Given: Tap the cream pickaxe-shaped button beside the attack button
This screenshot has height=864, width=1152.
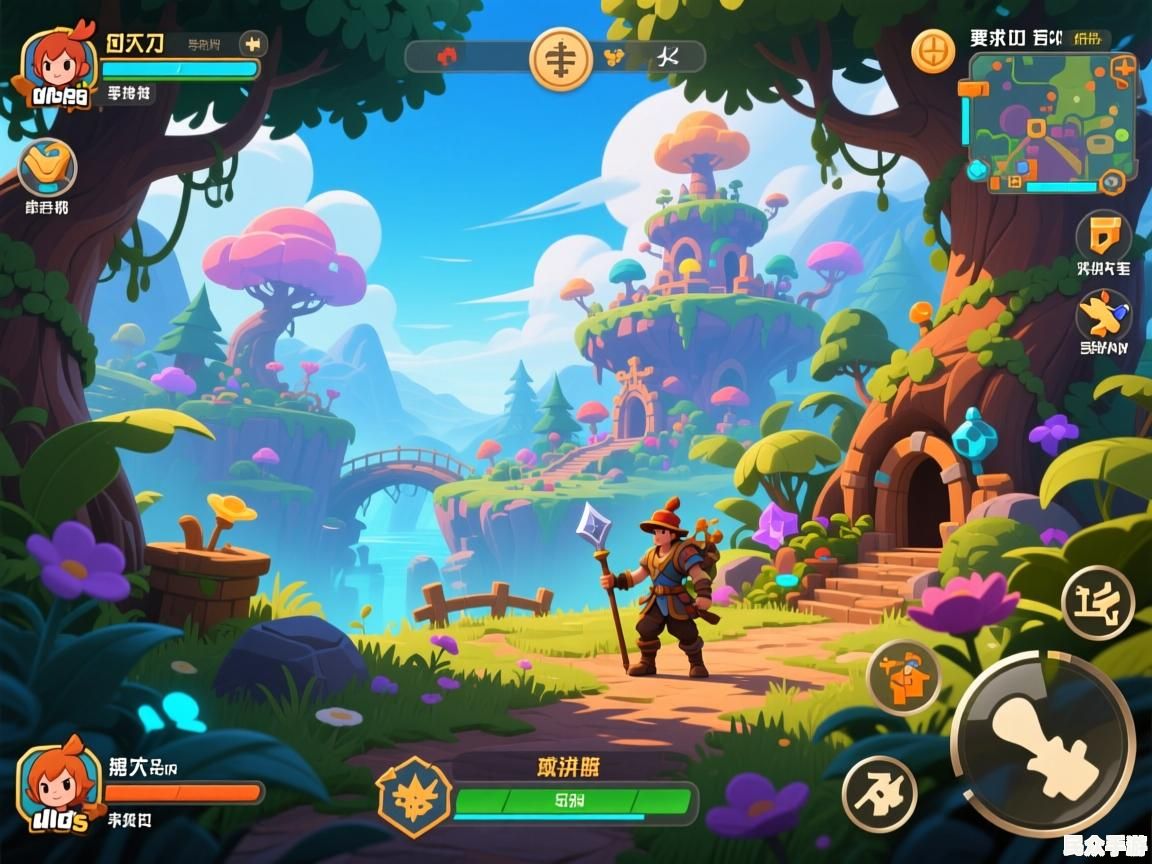Looking at the screenshot, I should click(878, 795).
